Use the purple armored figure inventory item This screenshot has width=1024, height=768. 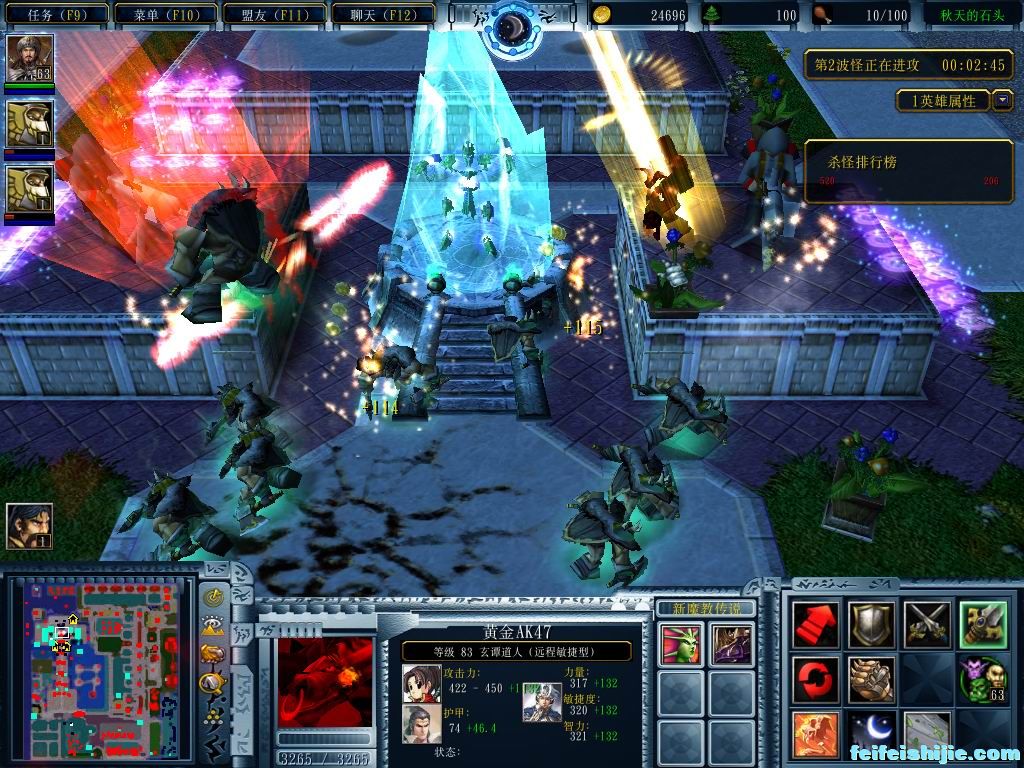tap(731, 643)
